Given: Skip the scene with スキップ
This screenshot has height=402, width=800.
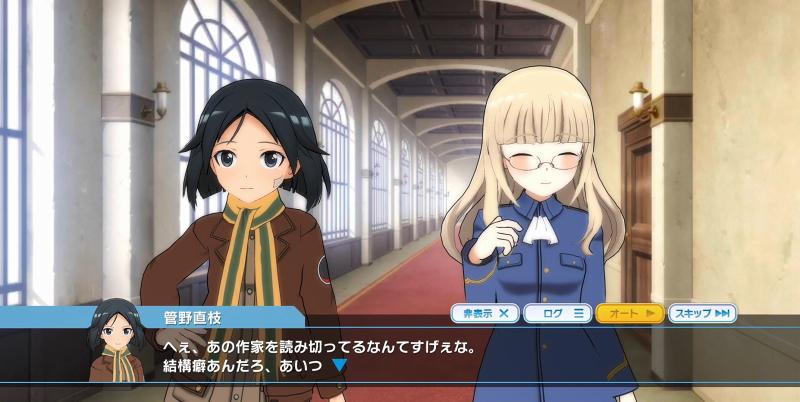Looking at the screenshot, I should coord(702,313).
